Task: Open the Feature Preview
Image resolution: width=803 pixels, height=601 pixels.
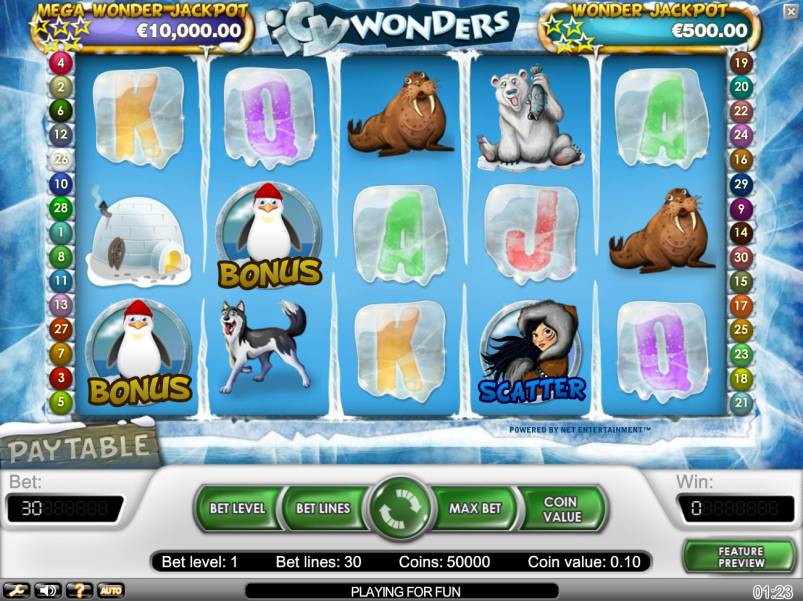Action: (740, 556)
